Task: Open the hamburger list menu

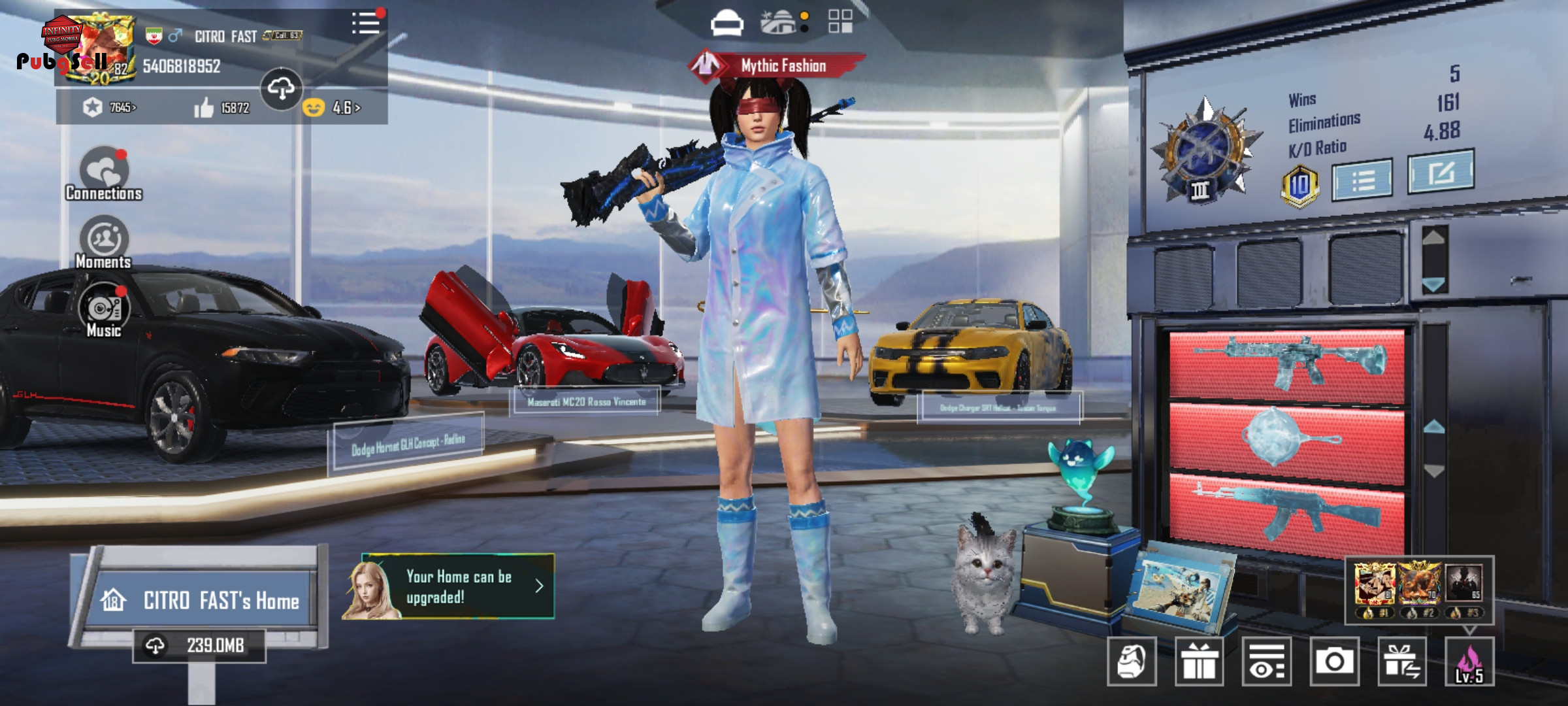Action: [x=365, y=24]
